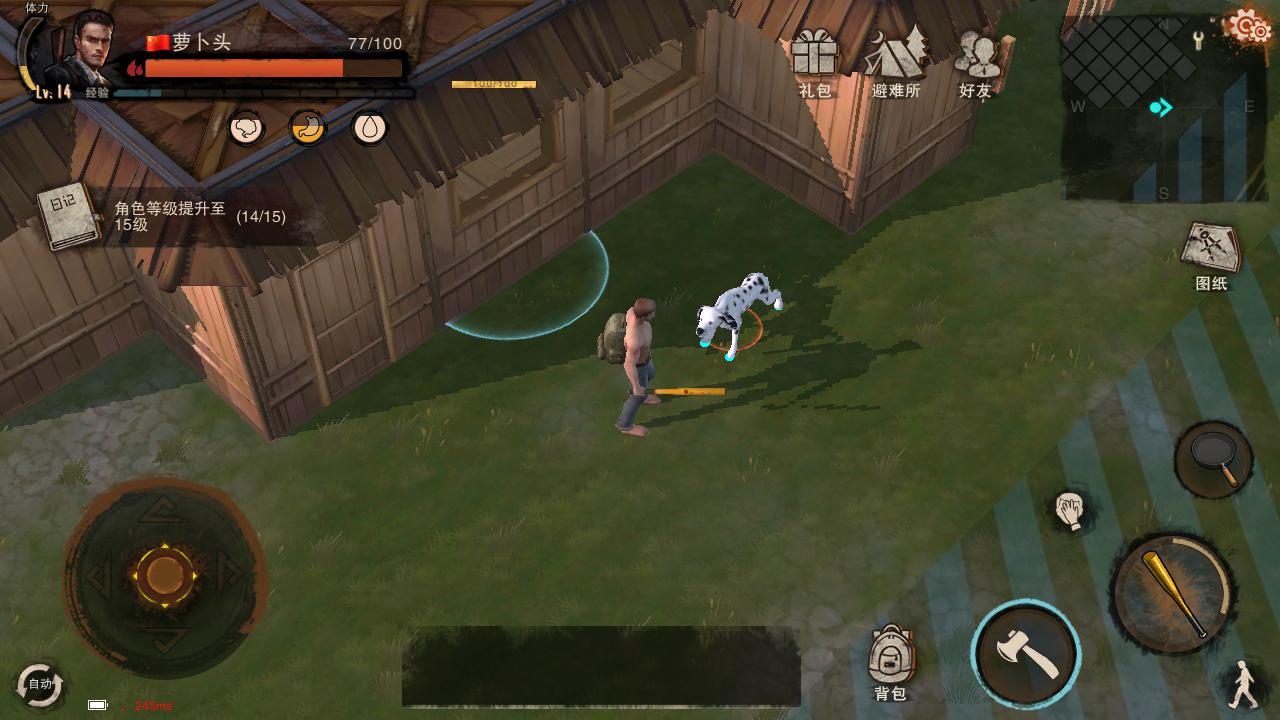The width and height of the screenshot is (1280, 720).
Task: Open the 日记 diary quest log
Action: (67, 216)
